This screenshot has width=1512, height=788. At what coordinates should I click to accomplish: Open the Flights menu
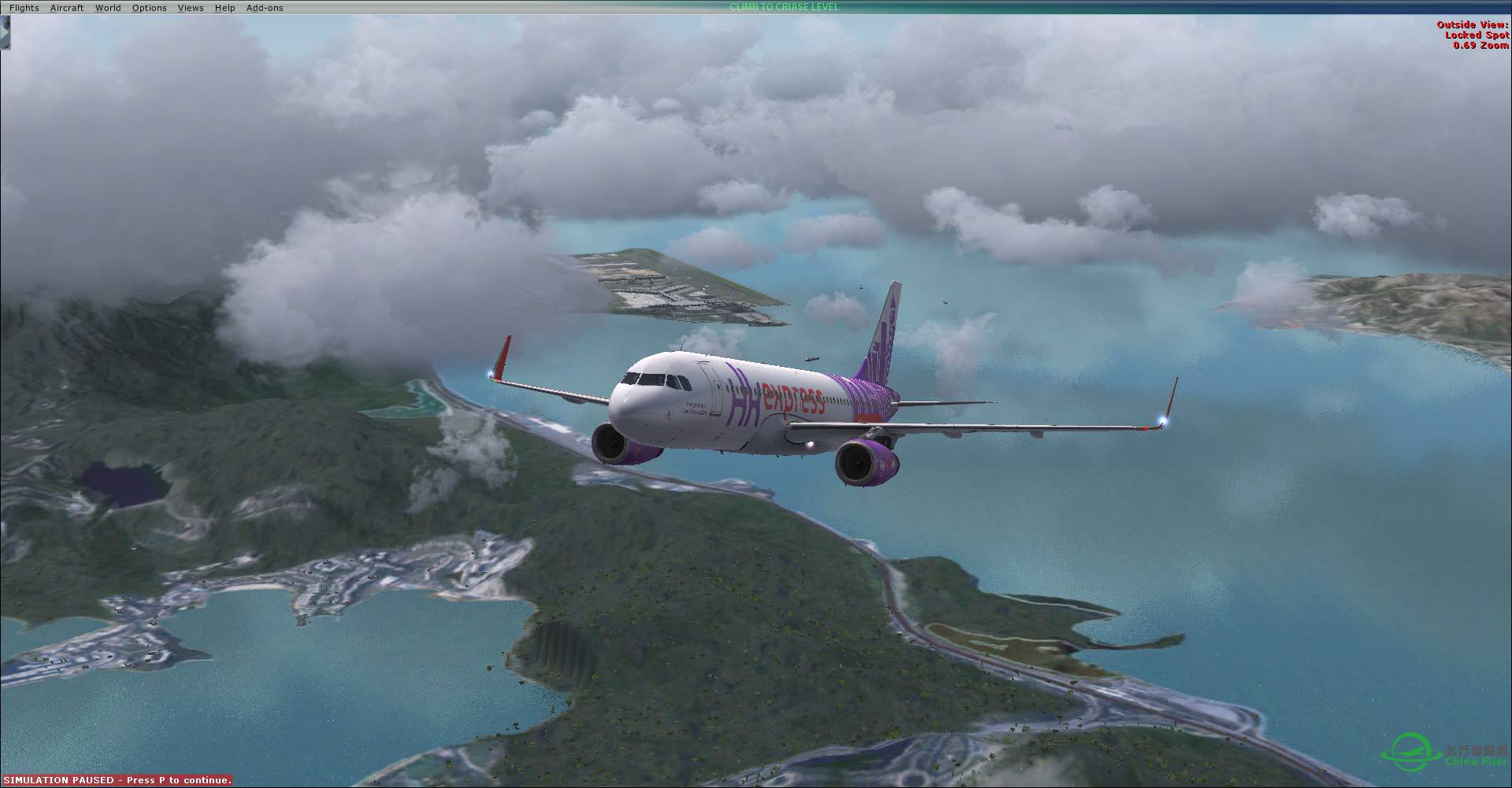24,7
